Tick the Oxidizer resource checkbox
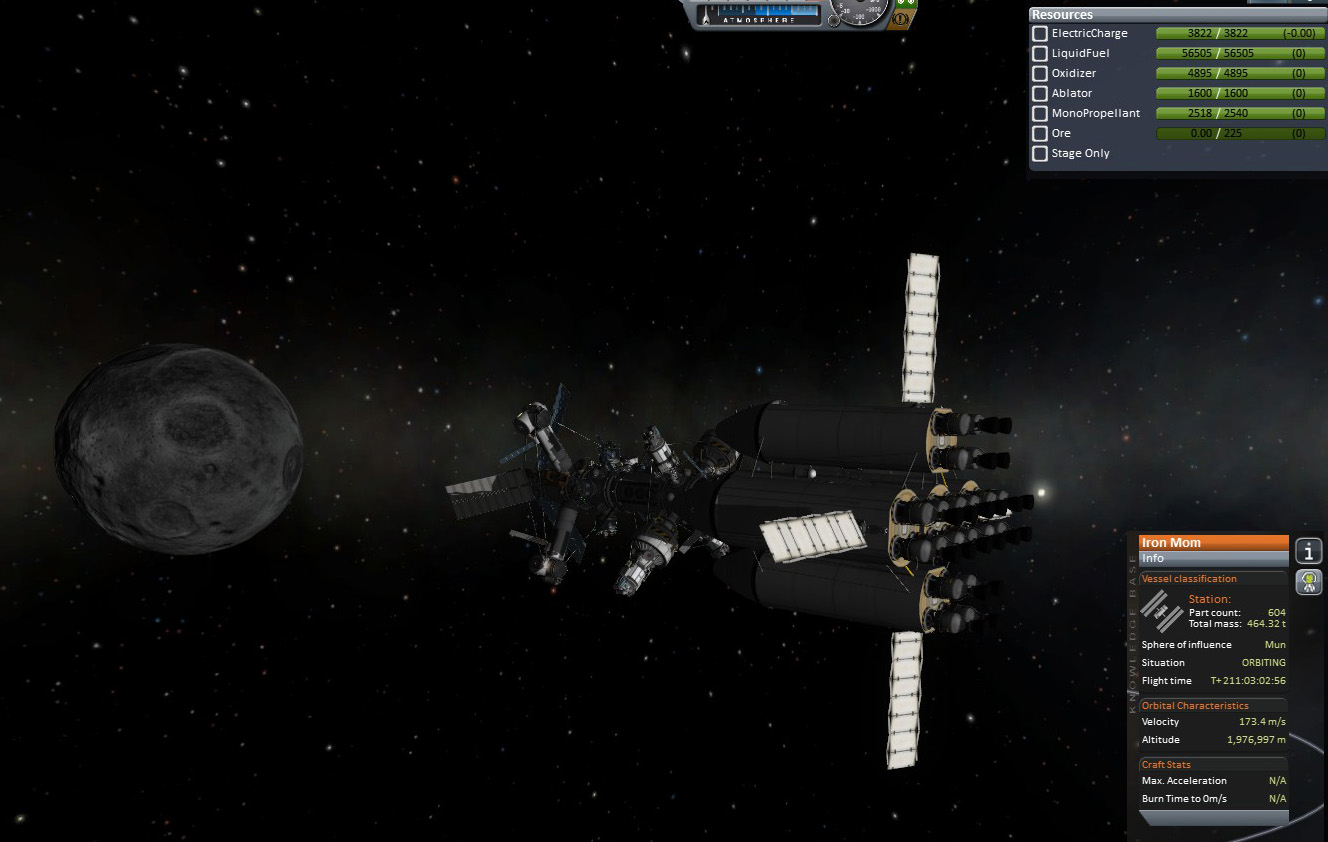This screenshot has width=1328, height=842. [x=1040, y=74]
